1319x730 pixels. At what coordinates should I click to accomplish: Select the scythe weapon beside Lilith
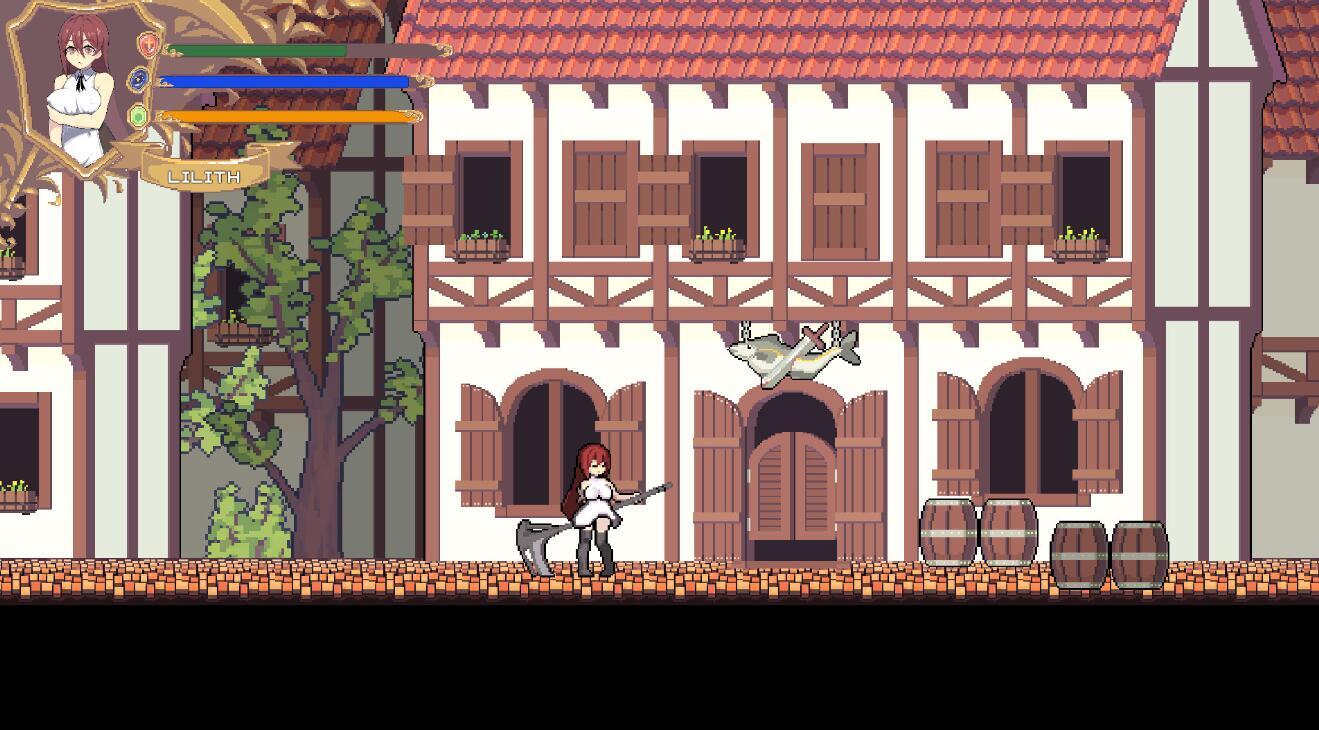click(x=533, y=540)
